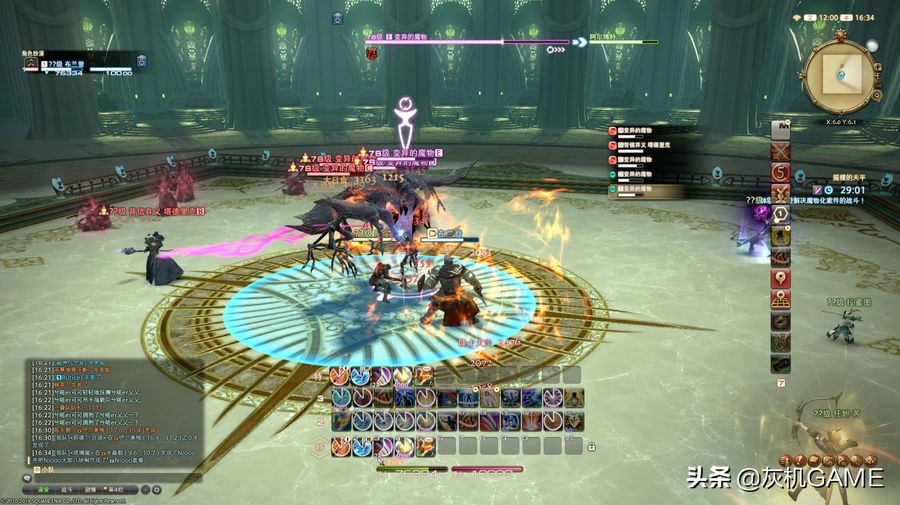Click the red number 5 icon in vertical bar
The width and height of the screenshot is (900, 505).
781,171
